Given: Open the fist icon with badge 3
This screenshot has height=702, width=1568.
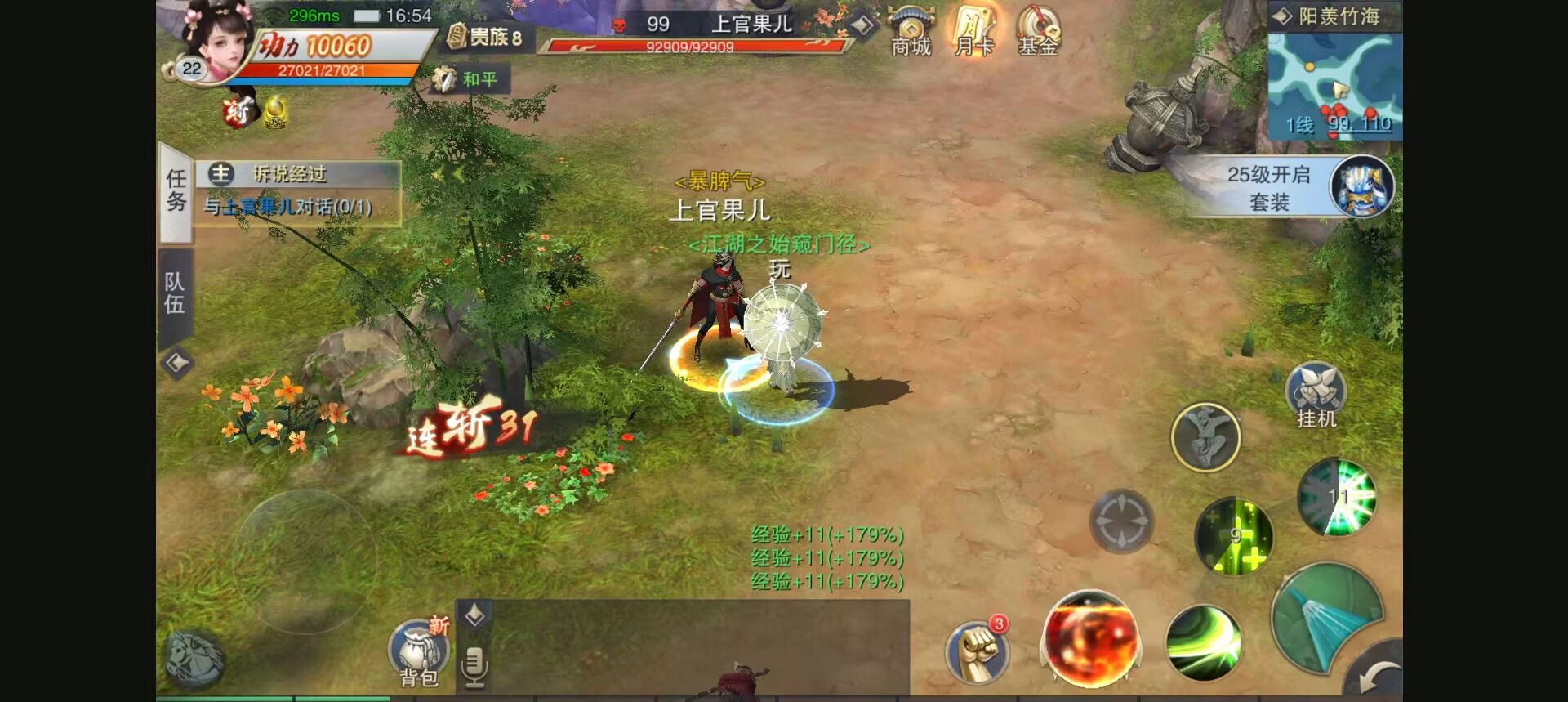Looking at the screenshot, I should 977,651.
